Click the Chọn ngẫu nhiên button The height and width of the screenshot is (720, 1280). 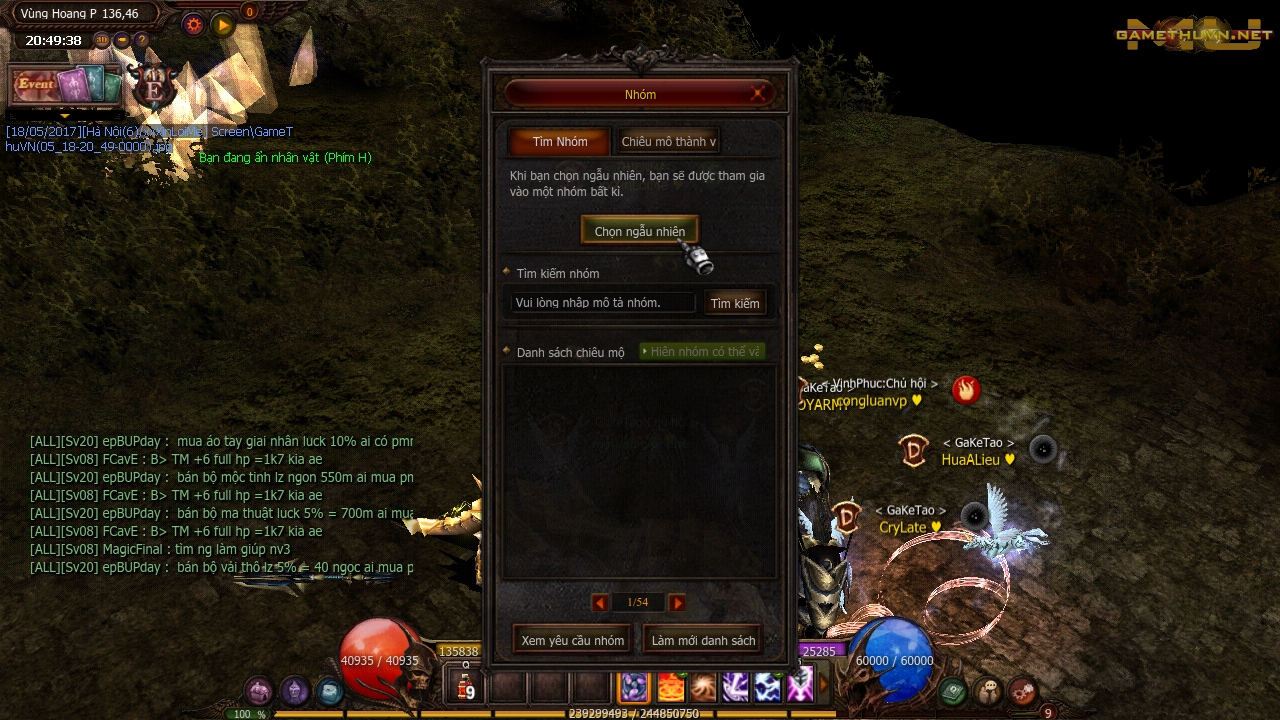640,230
